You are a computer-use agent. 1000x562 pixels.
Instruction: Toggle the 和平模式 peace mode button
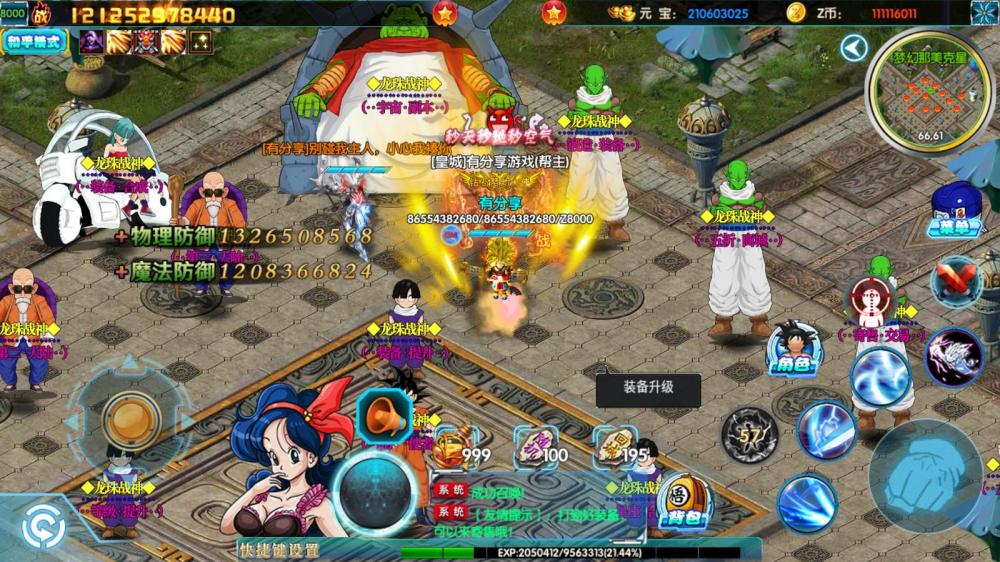(x=35, y=41)
